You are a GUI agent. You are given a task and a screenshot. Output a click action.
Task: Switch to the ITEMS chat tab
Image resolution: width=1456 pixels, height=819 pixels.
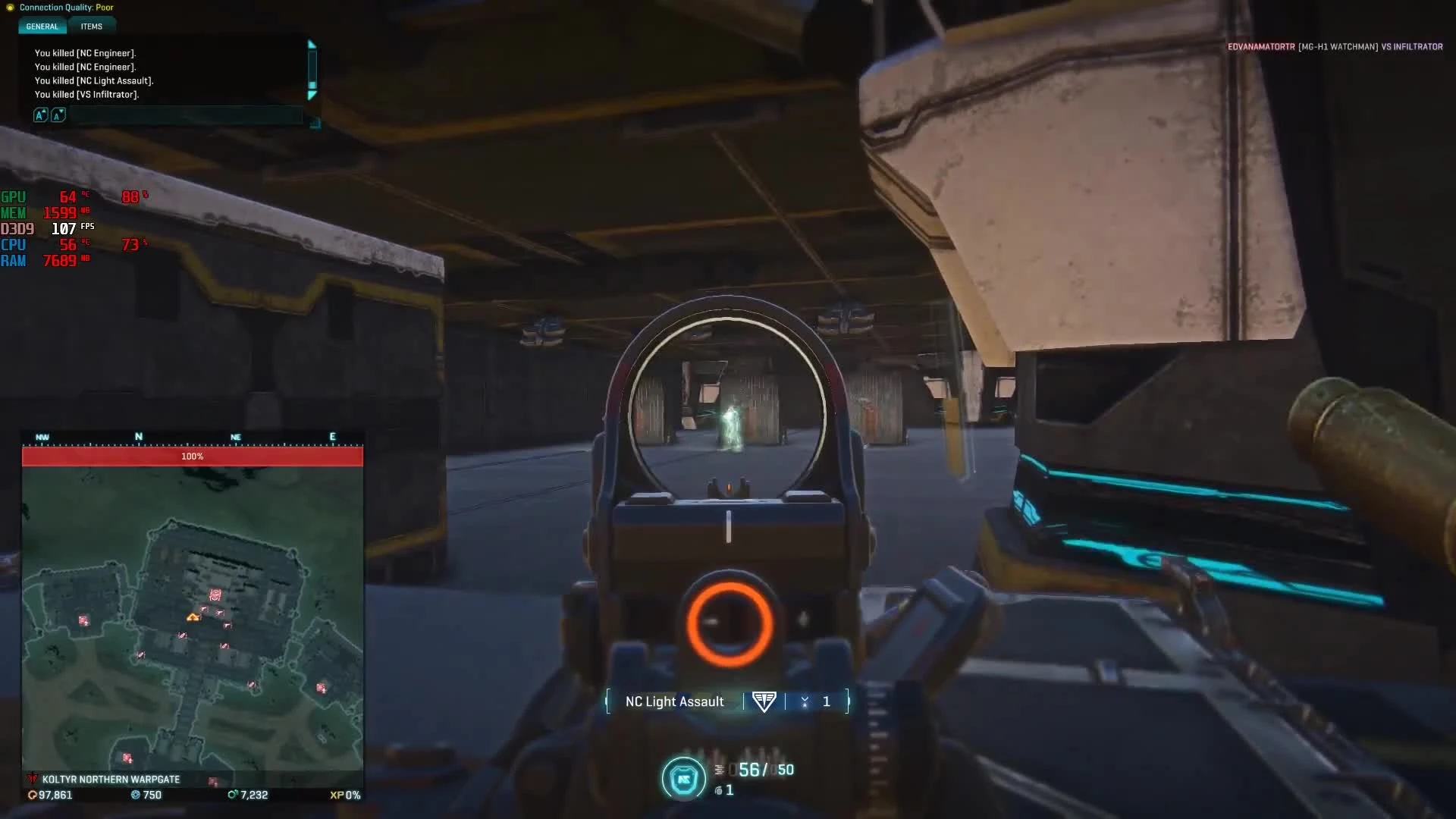tap(92, 27)
